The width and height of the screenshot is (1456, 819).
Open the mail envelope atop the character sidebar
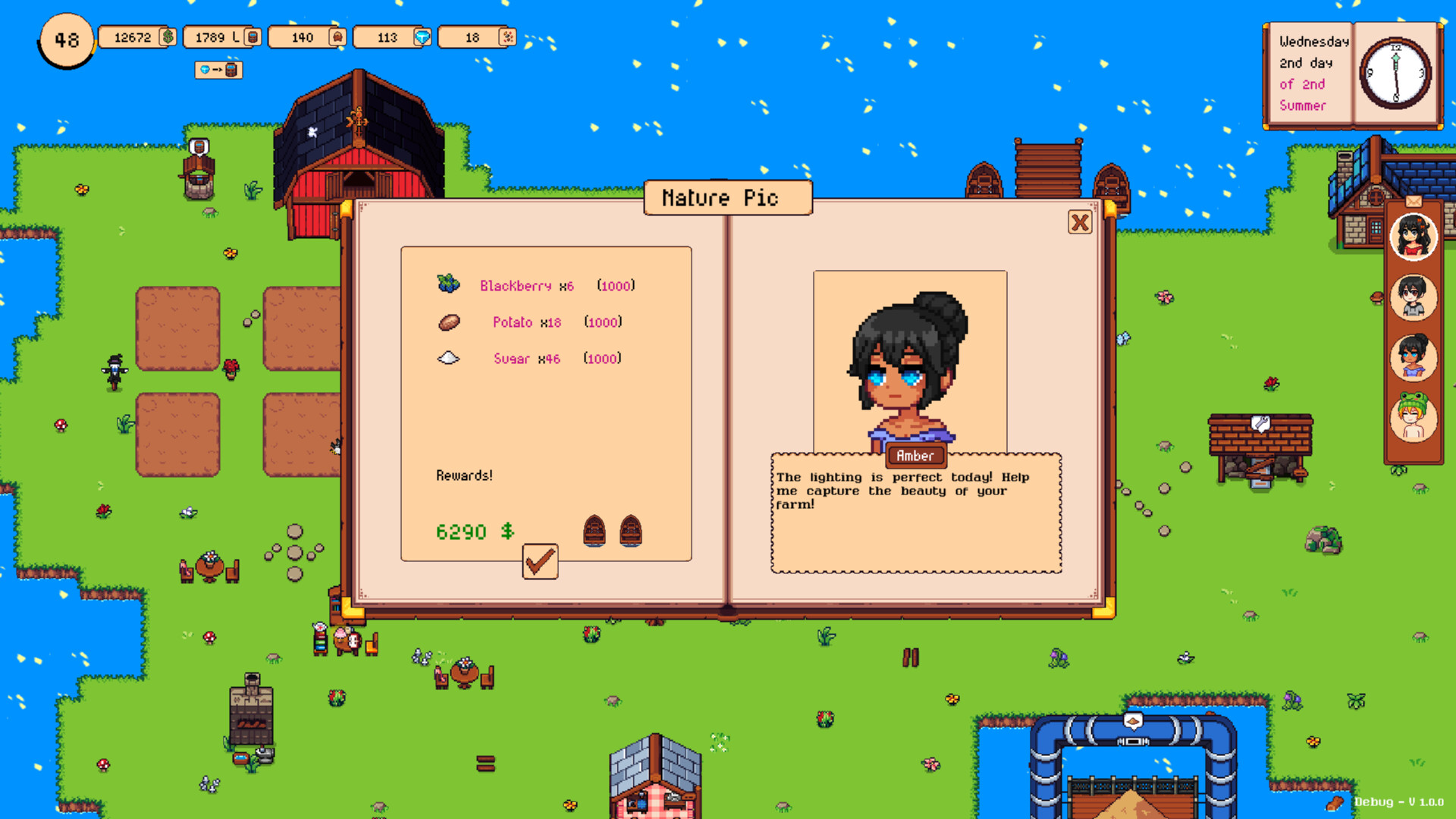[x=1412, y=202]
